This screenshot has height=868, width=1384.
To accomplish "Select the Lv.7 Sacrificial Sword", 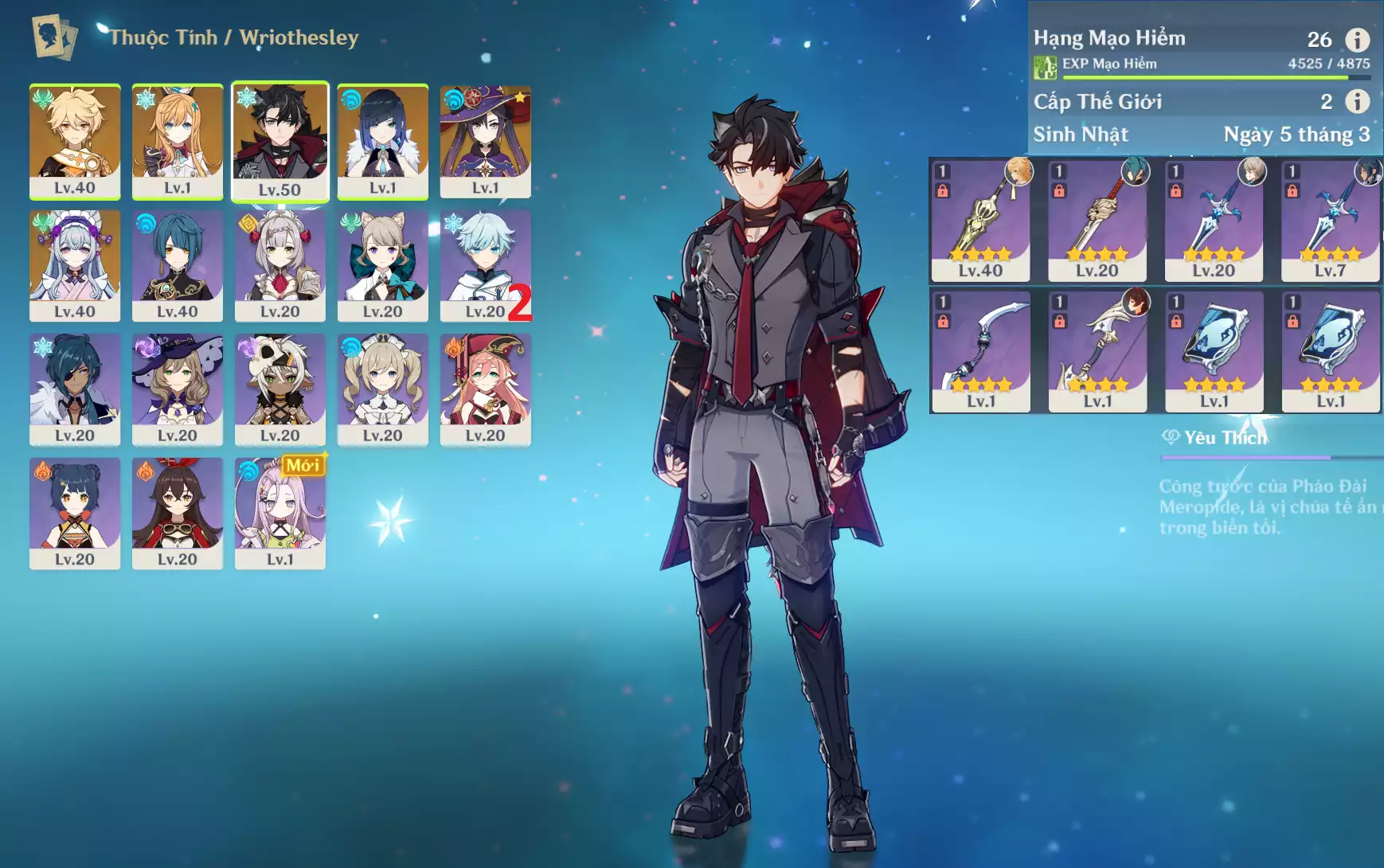I will point(1330,220).
